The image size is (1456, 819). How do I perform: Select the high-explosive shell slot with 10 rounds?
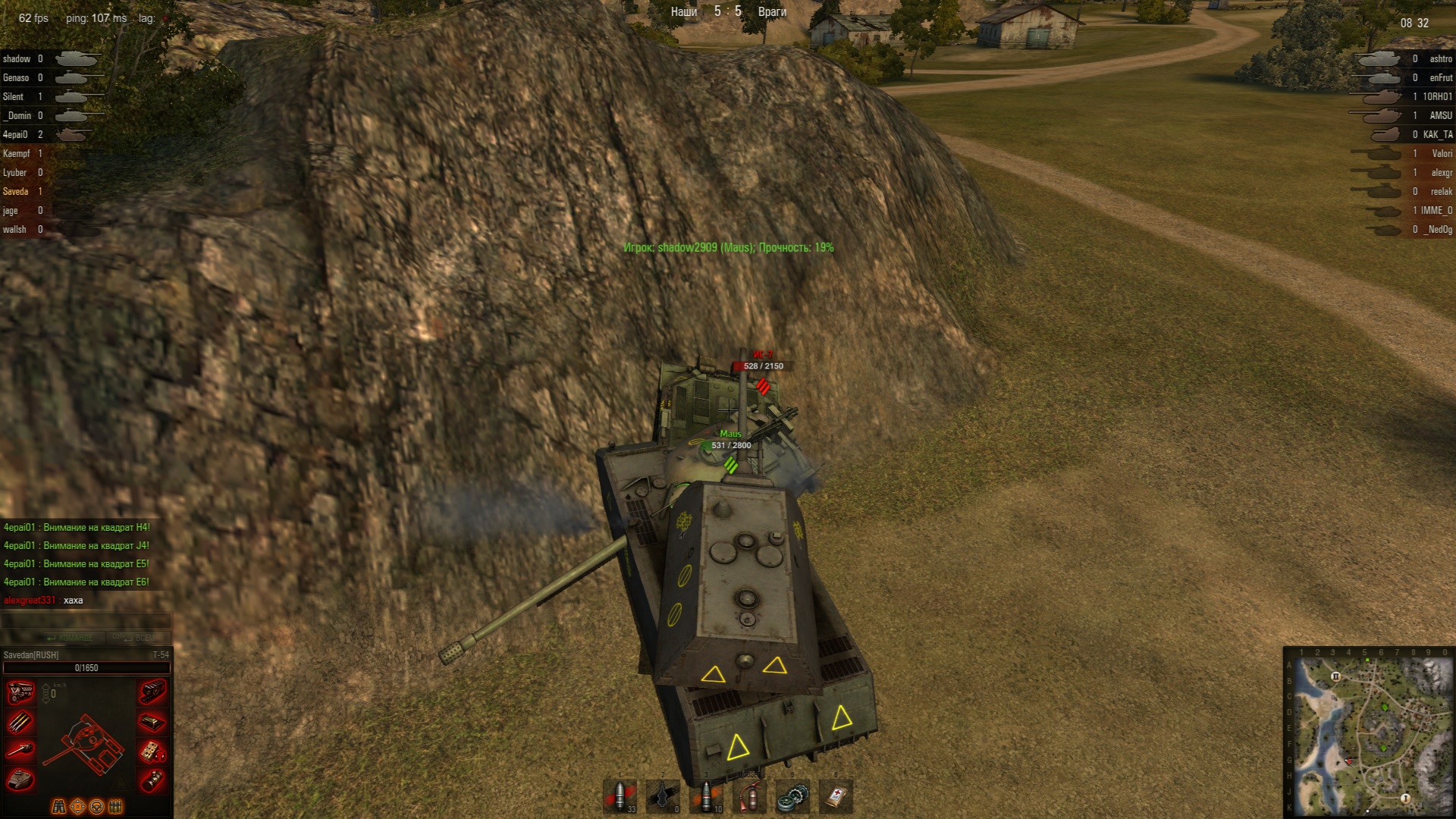pos(706,796)
